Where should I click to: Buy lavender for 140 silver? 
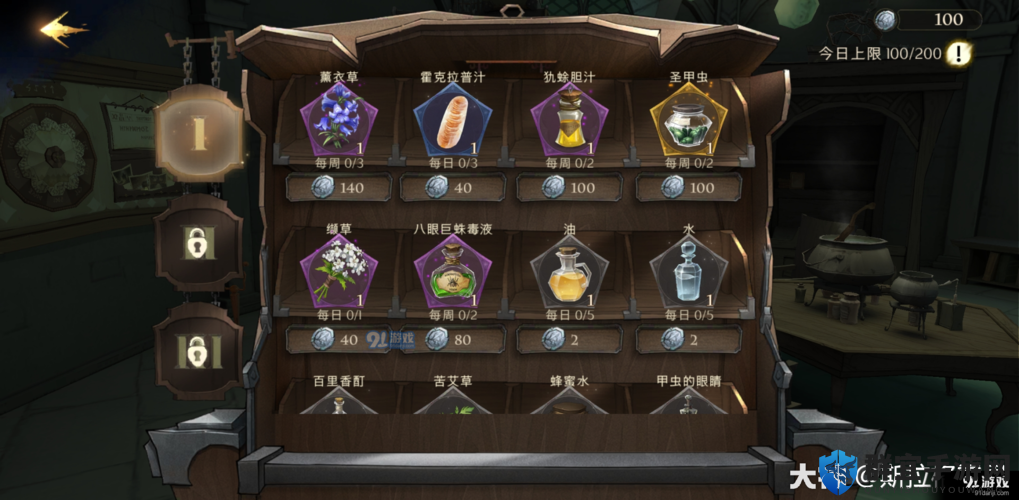click(338, 187)
